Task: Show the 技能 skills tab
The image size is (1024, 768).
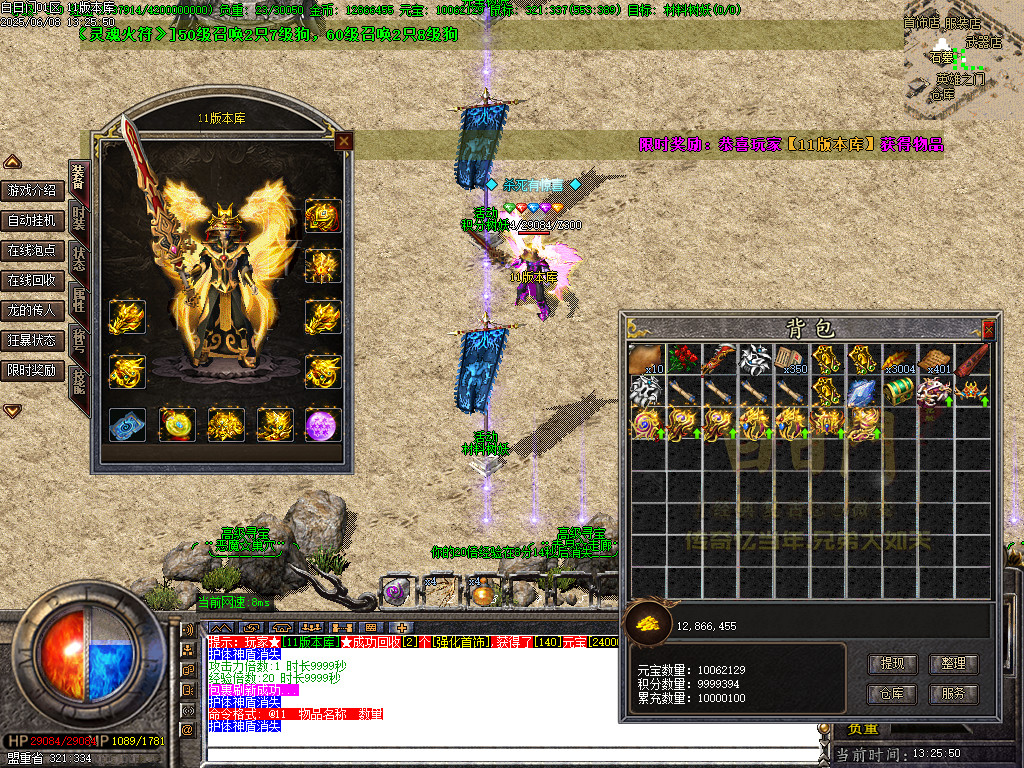Action: coord(79,380)
